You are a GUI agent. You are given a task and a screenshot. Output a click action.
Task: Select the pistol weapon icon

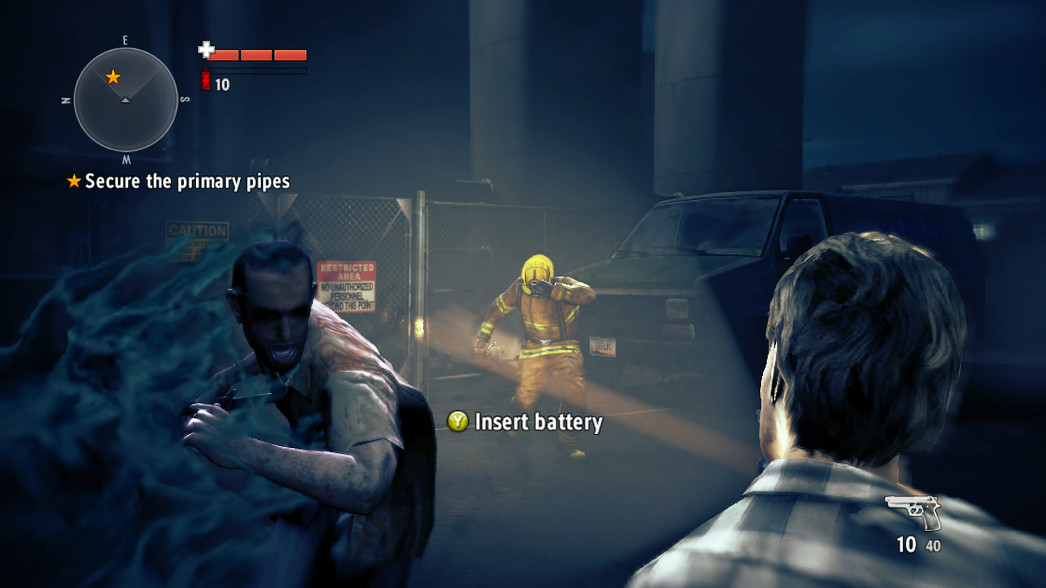pyautogui.click(x=913, y=512)
